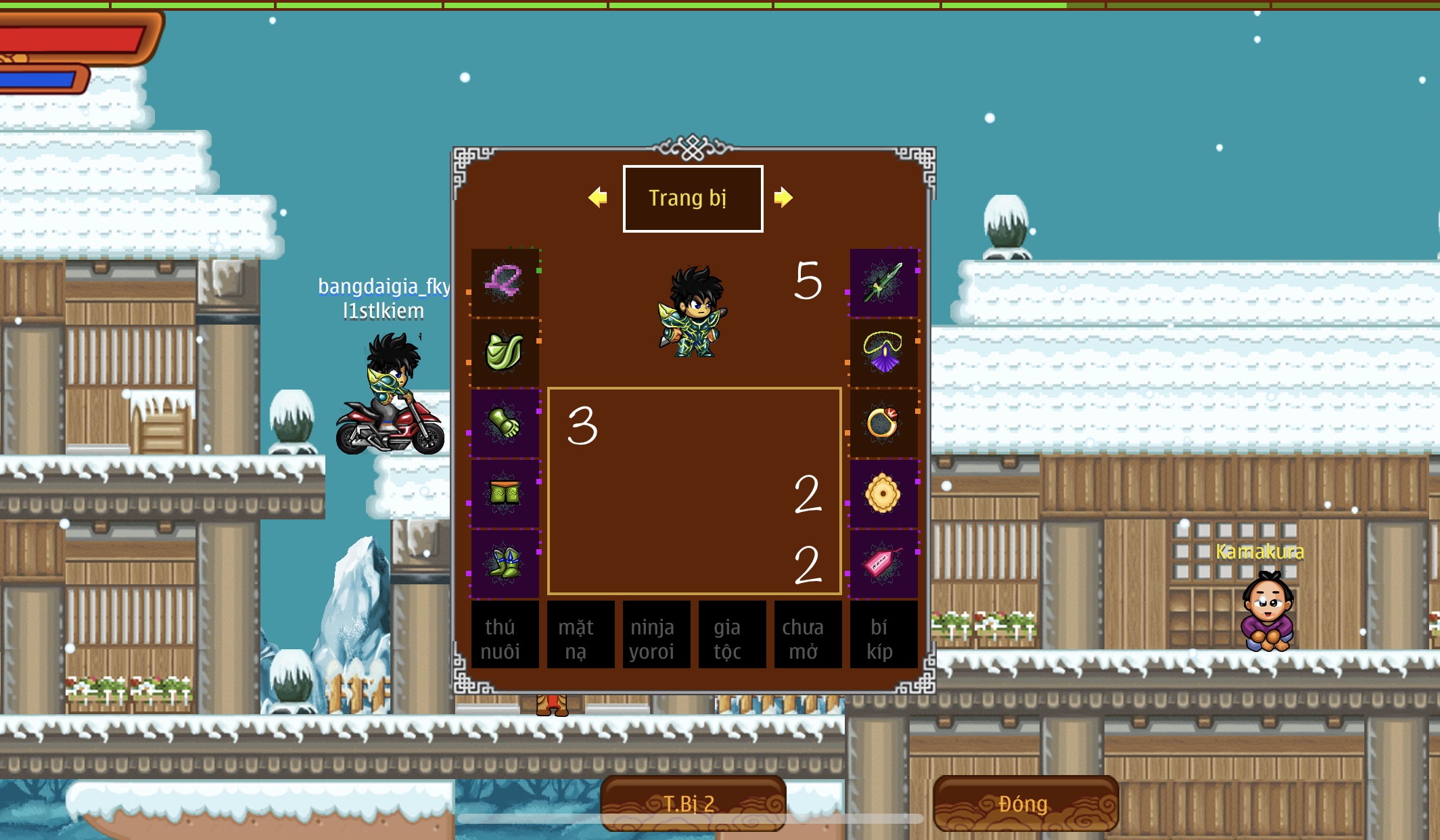The image size is (1440, 840).
Task: Choose the ring equipment slot
Action: pos(883,423)
